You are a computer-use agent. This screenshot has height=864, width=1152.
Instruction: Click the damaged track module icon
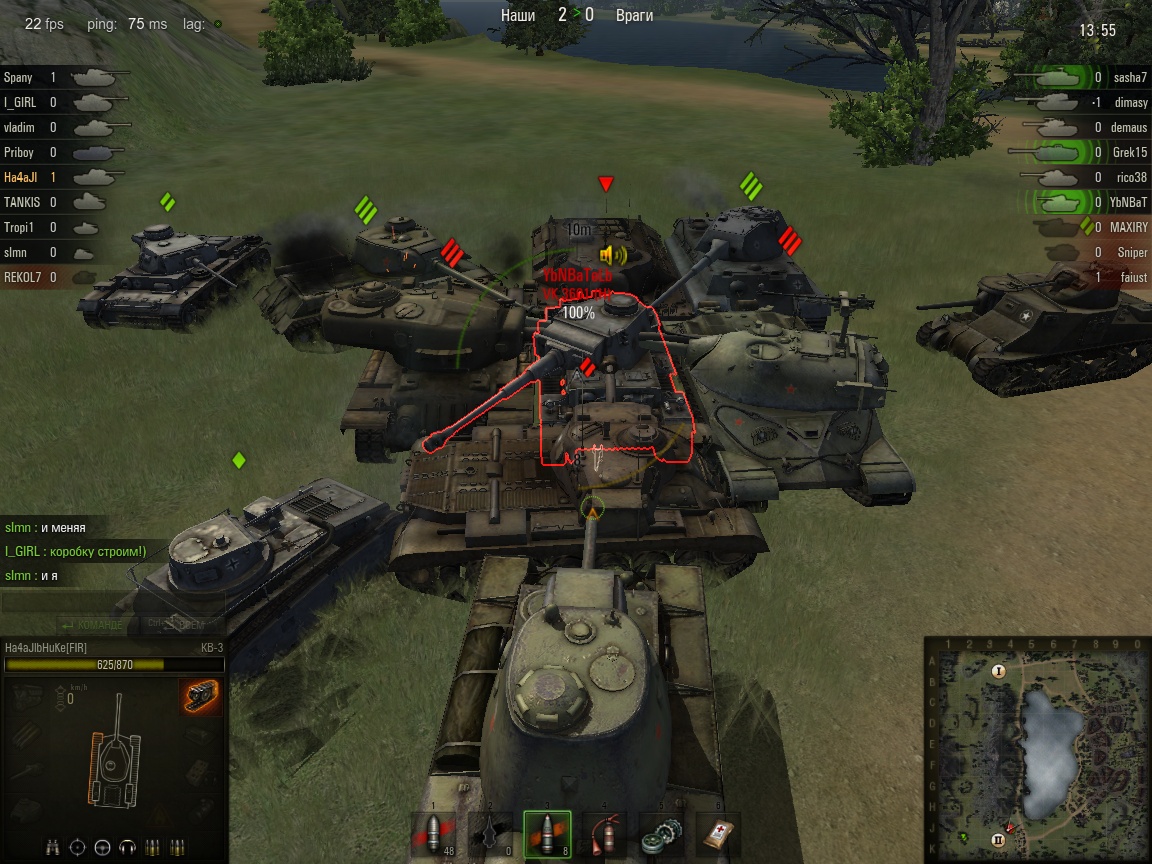click(201, 696)
